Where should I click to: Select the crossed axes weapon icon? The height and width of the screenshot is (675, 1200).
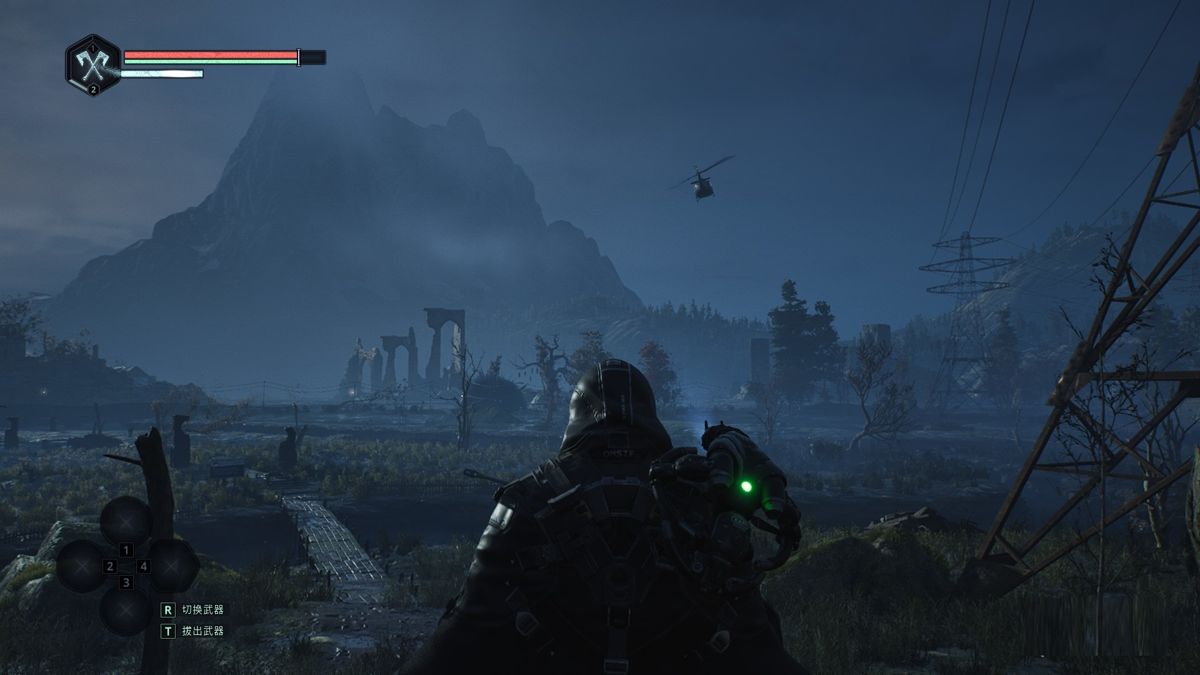93,66
